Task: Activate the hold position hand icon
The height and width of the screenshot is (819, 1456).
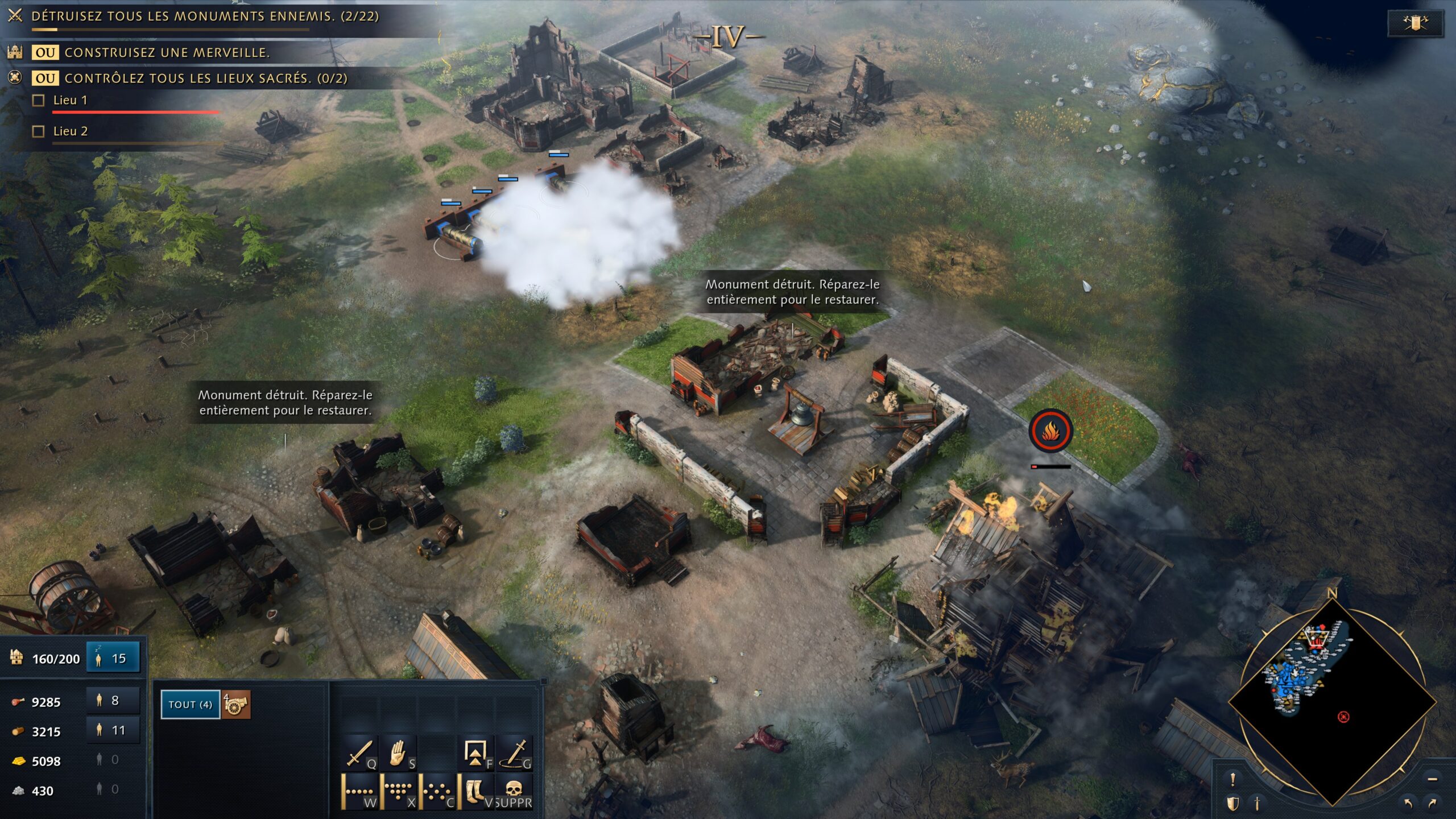Action: point(398,752)
